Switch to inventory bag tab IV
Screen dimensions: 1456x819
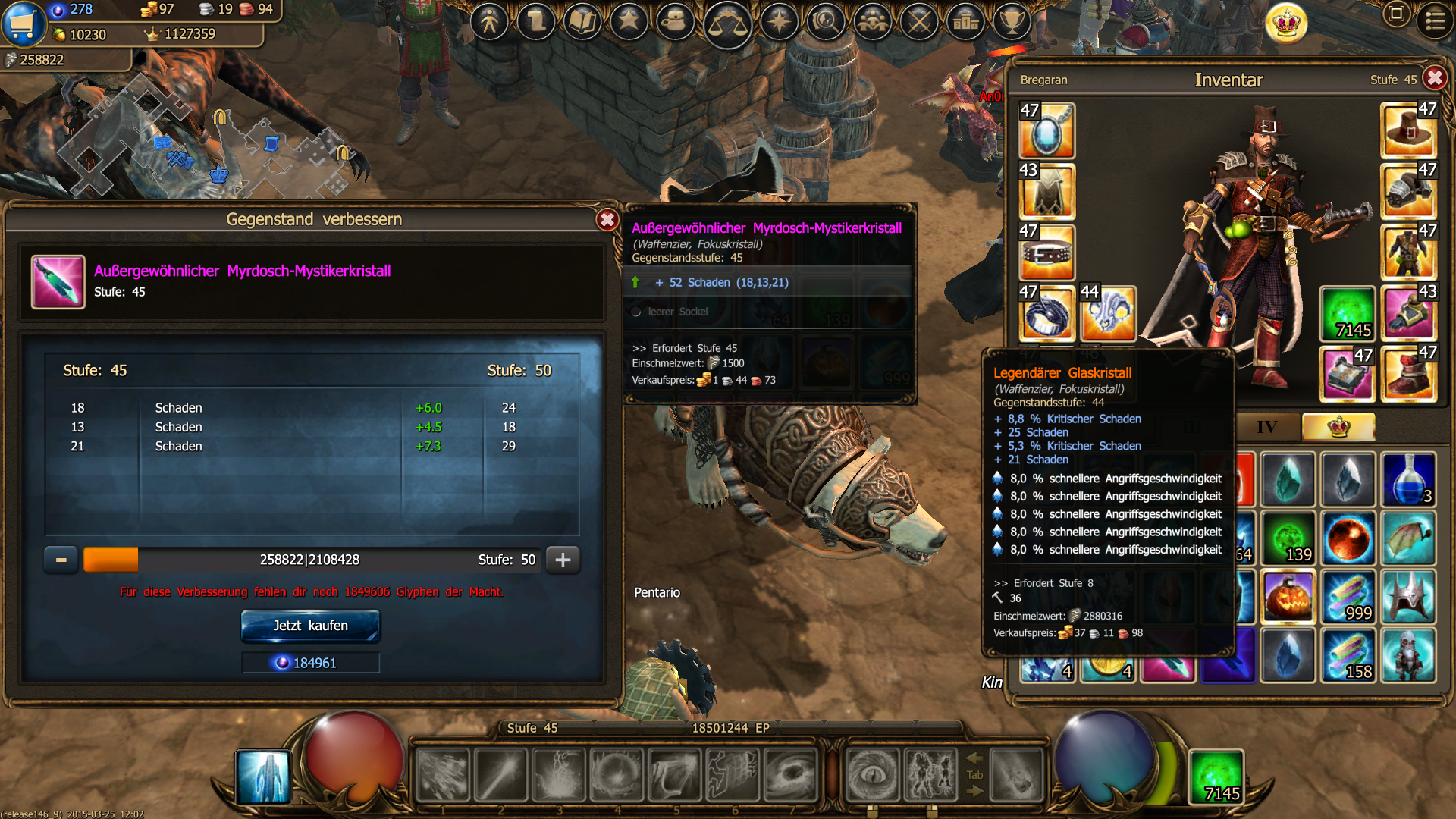1267,427
